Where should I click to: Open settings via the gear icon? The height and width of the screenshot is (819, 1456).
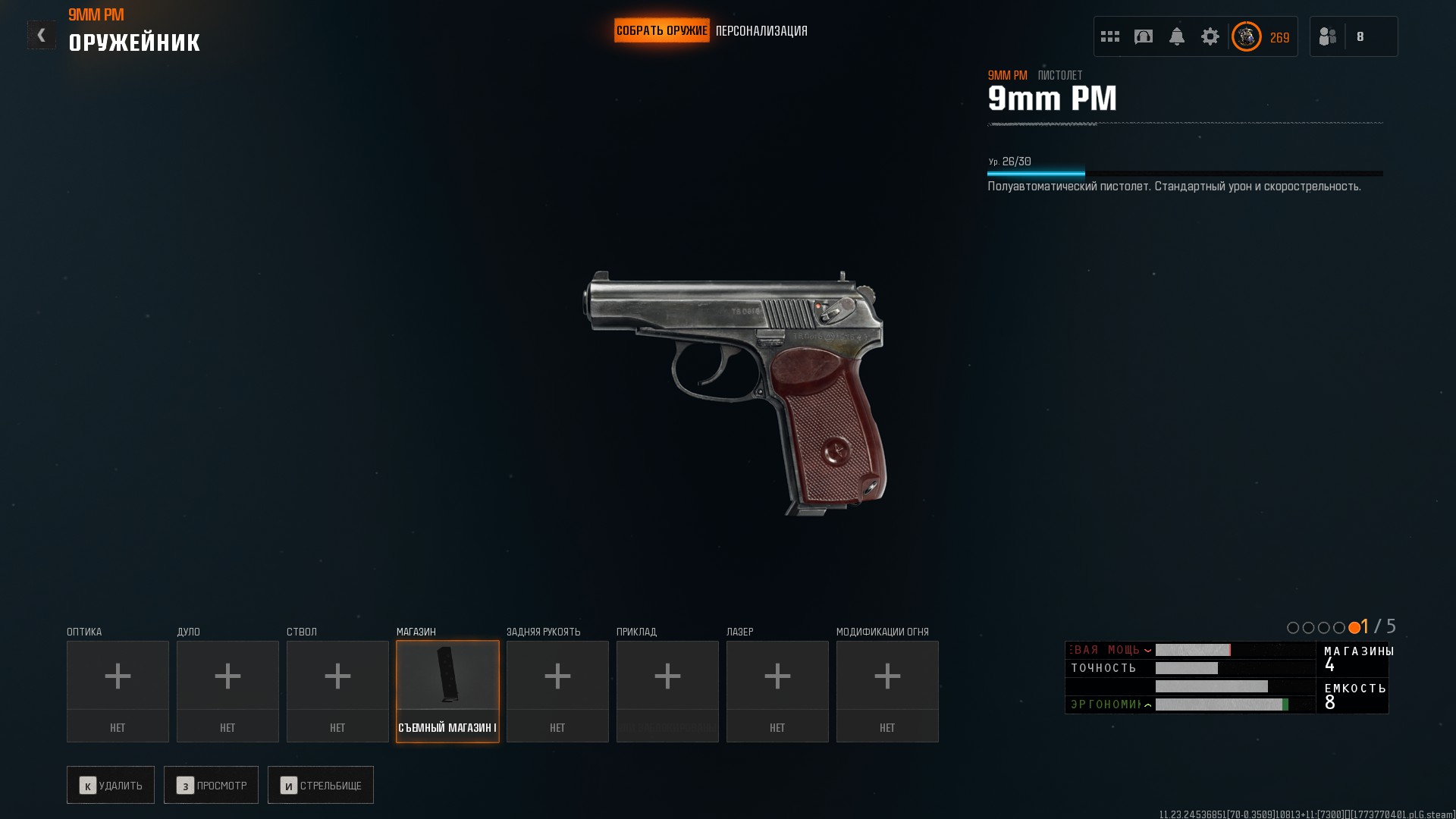click(x=1210, y=36)
